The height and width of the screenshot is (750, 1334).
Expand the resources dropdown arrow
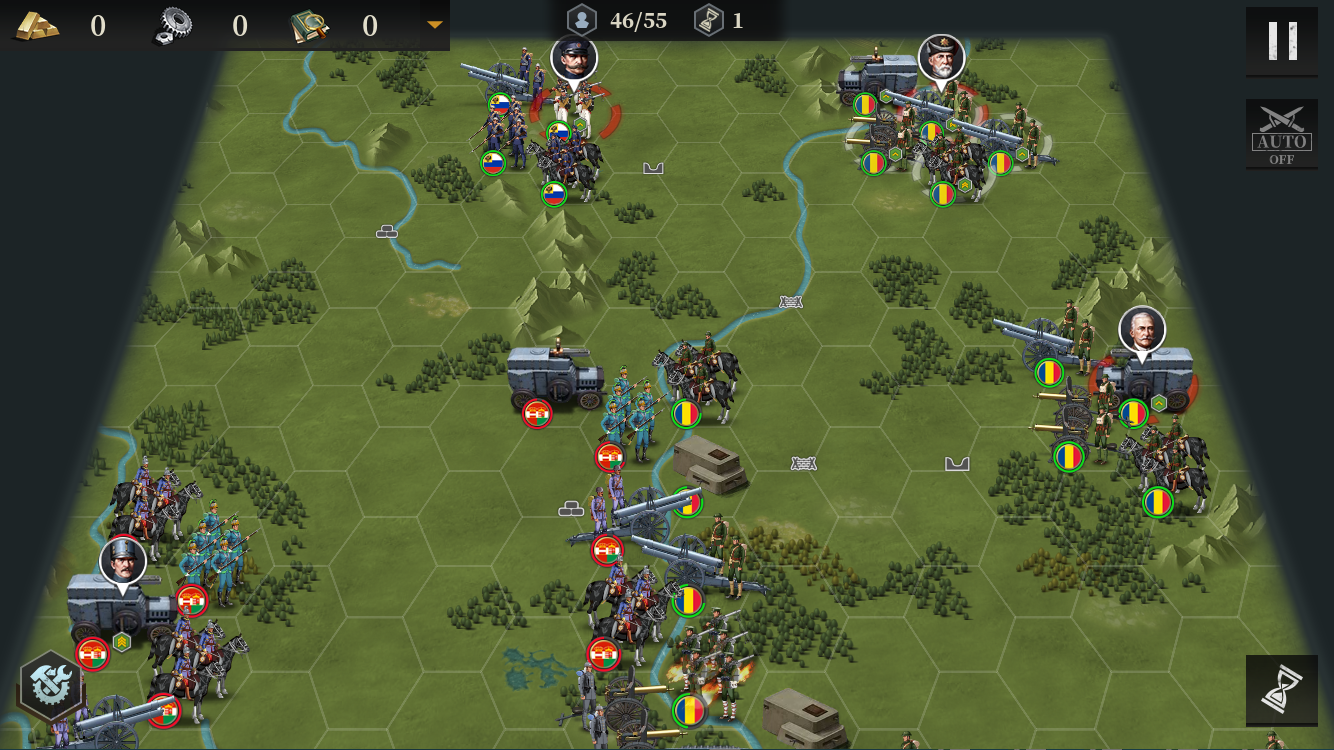click(x=434, y=25)
